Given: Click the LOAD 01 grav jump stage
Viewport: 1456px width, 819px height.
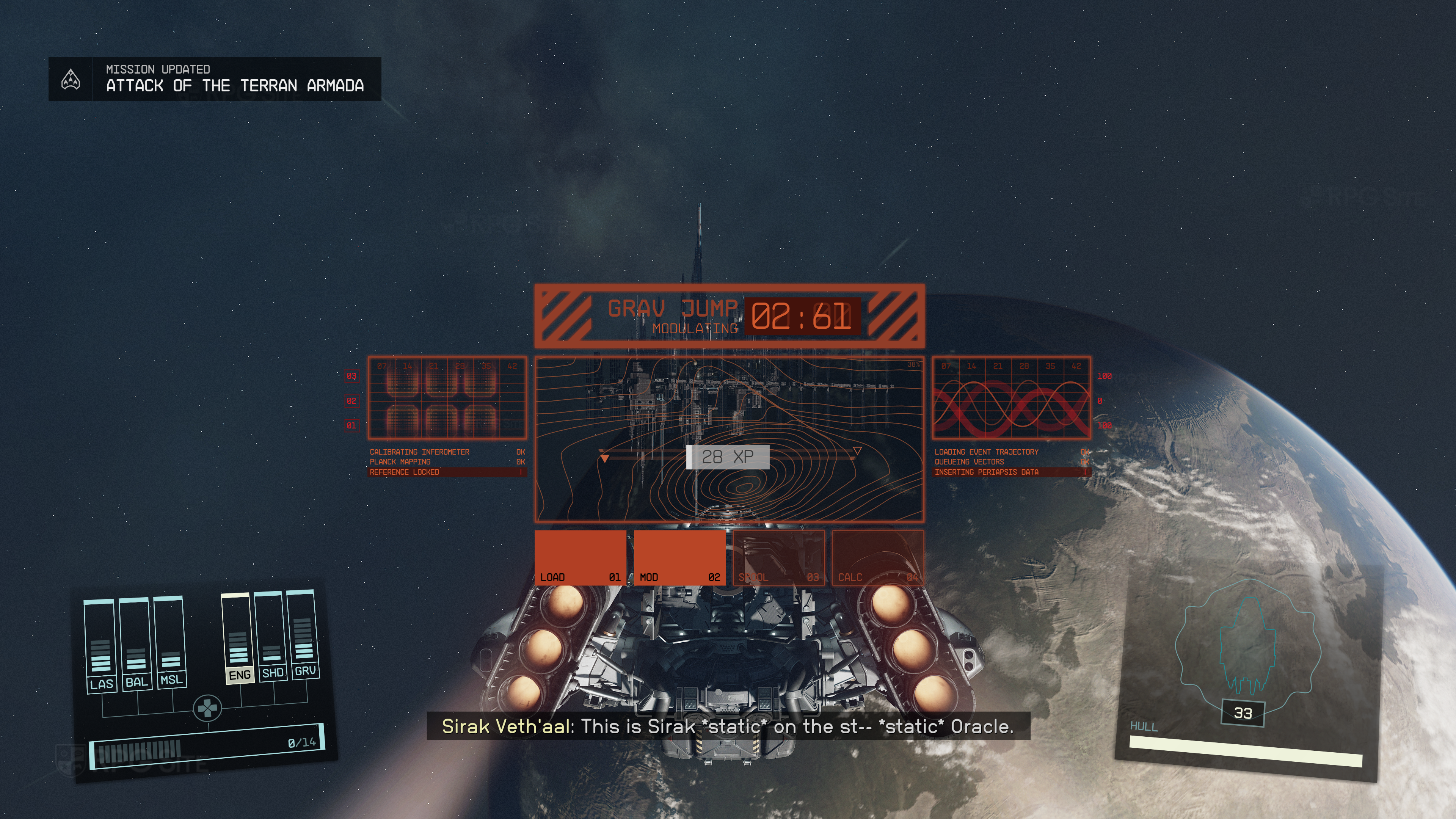Looking at the screenshot, I should click(580, 557).
